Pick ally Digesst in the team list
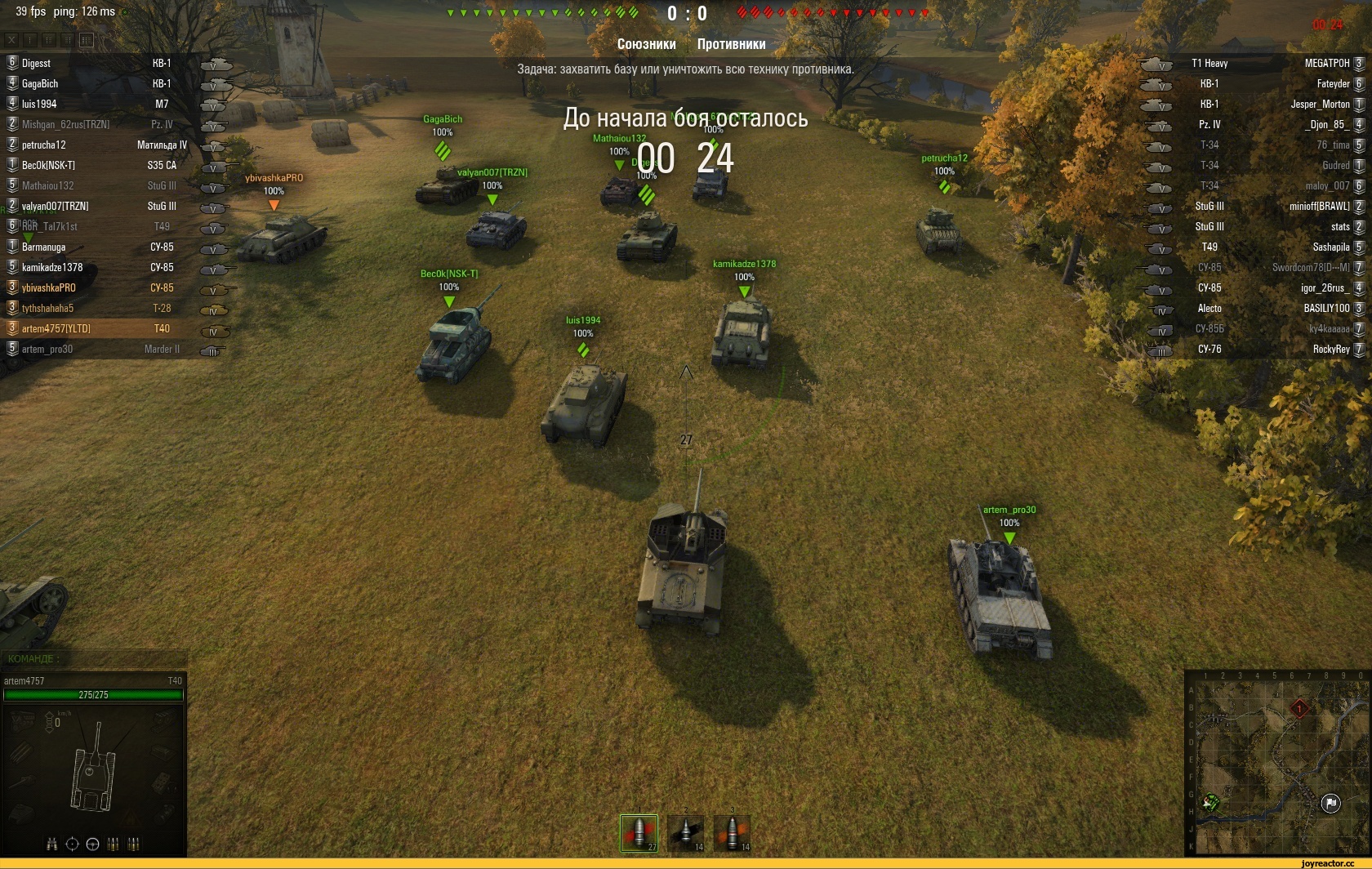This screenshot has height=869, width=1372. click(36, 64)
